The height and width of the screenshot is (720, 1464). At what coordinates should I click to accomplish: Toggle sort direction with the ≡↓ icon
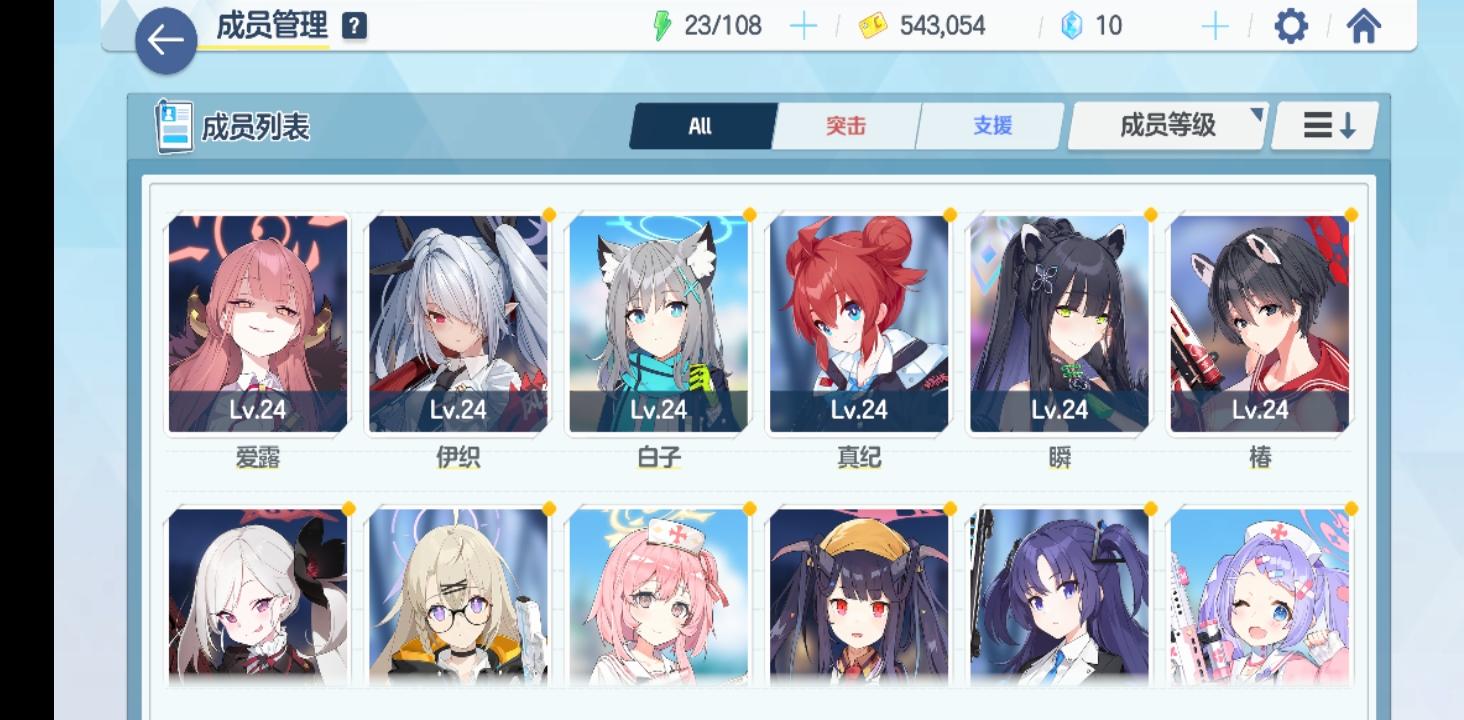pyautogui.click(x=1322, y=126)
